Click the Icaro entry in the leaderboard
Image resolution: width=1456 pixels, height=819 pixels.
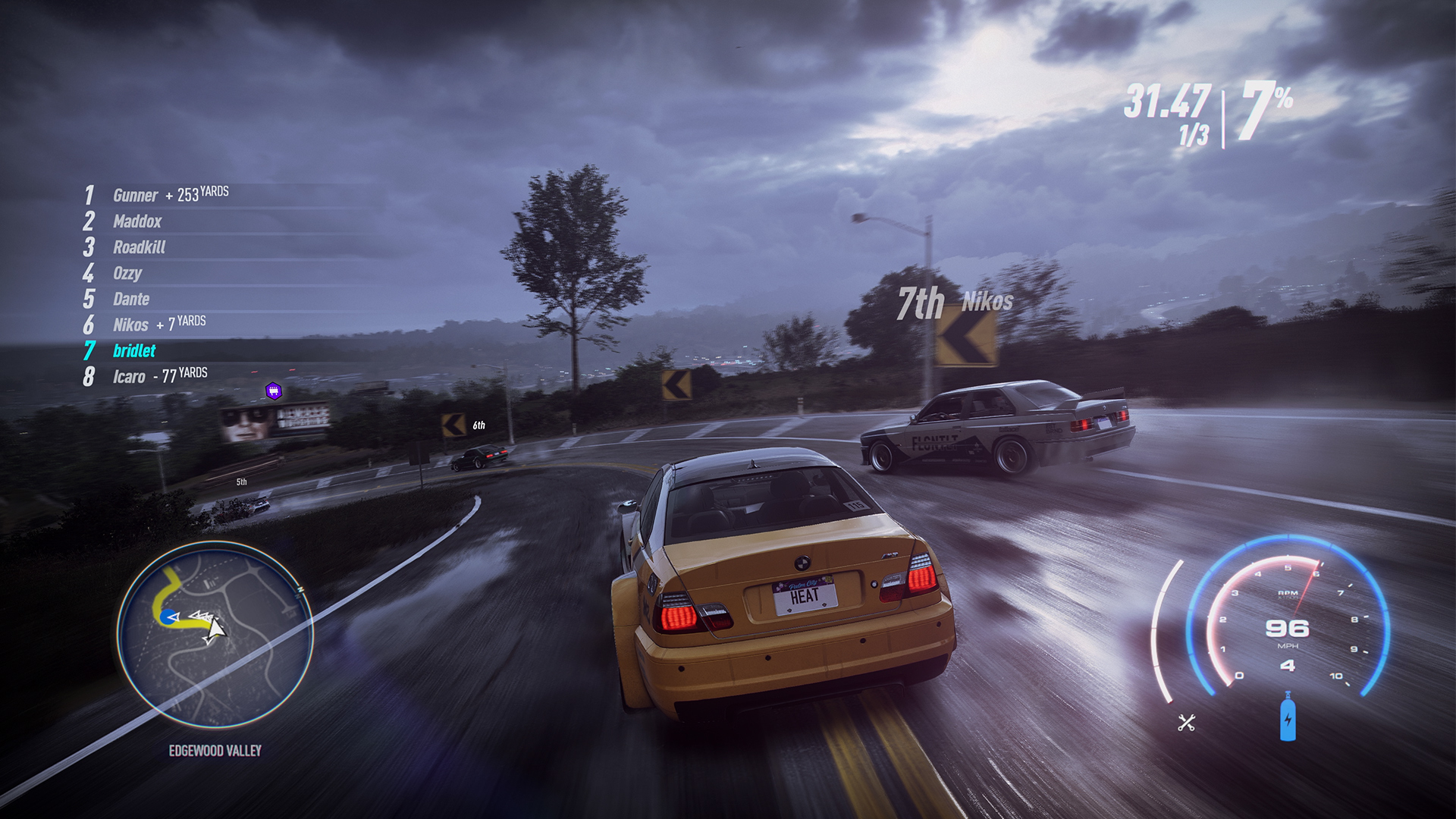[130, 375]
